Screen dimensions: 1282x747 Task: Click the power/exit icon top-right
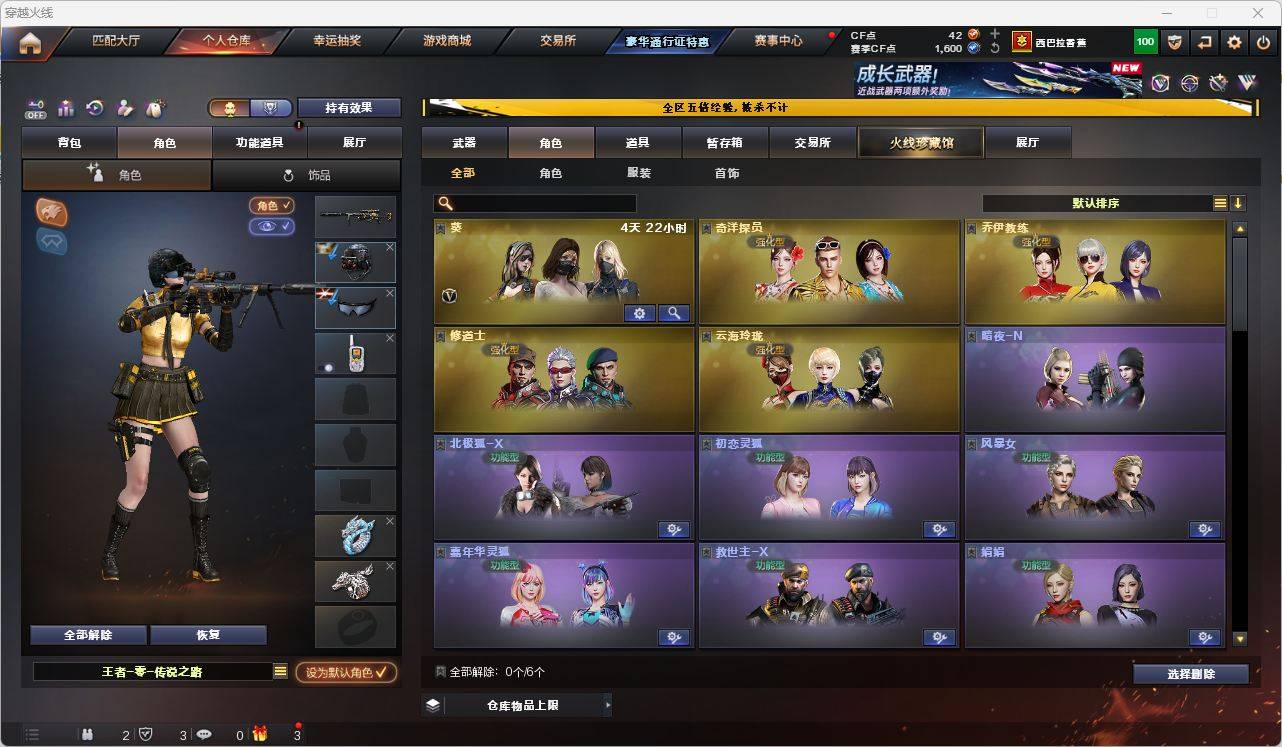tap(1263, 41)
